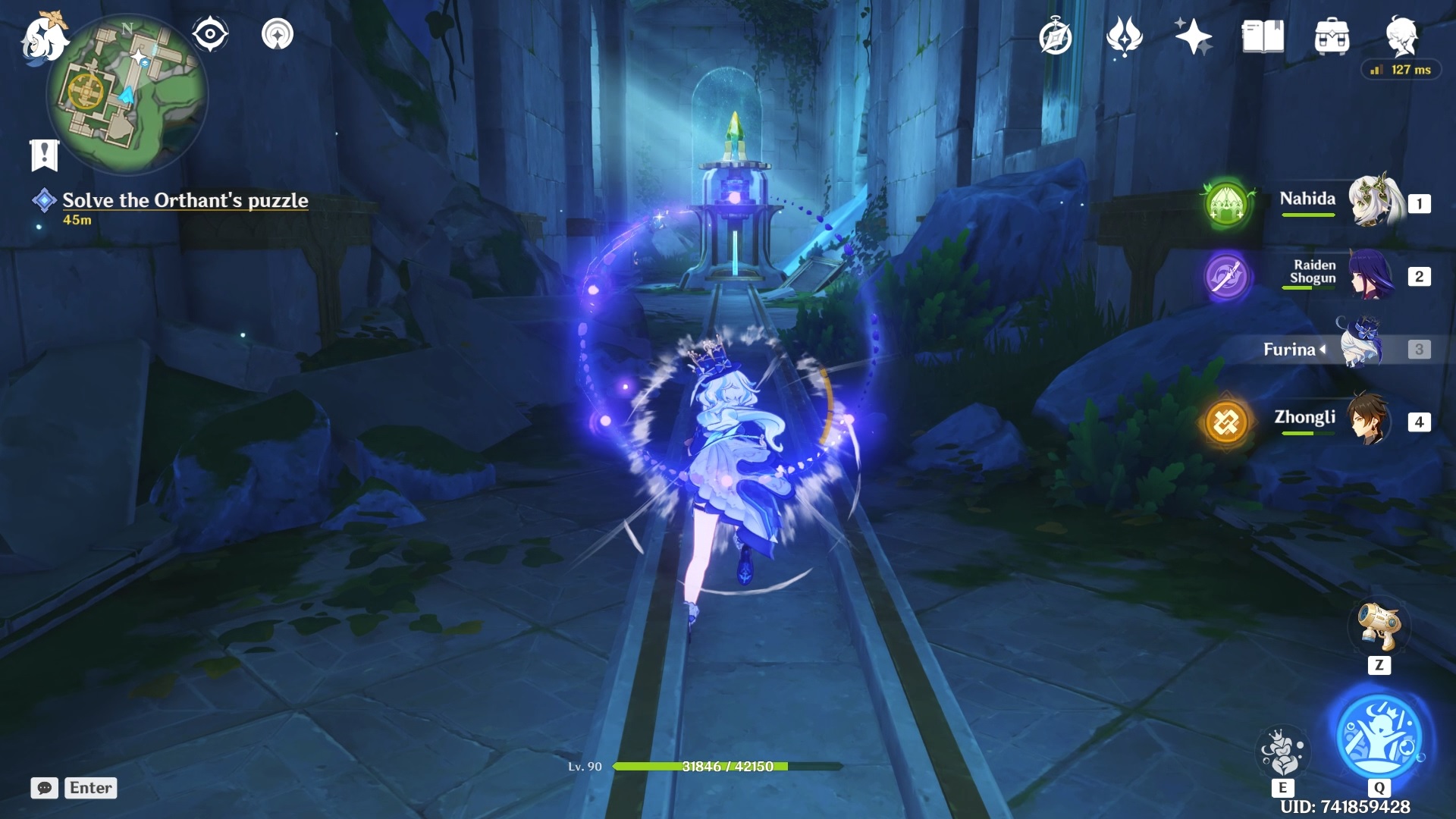
Task: Open the circular minimap
Action: [127, 95]
